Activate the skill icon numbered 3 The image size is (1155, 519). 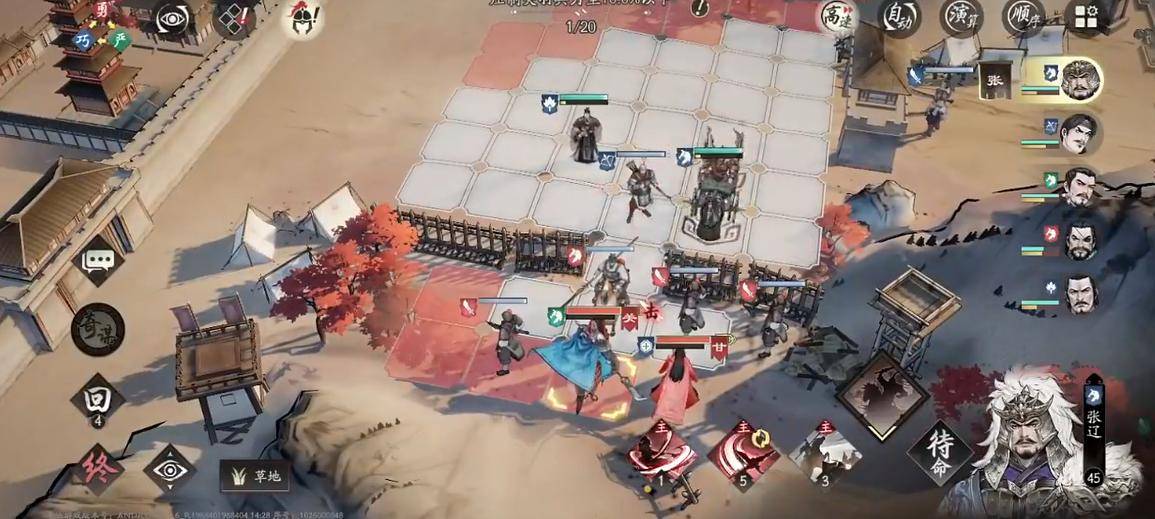click(824, 453)
